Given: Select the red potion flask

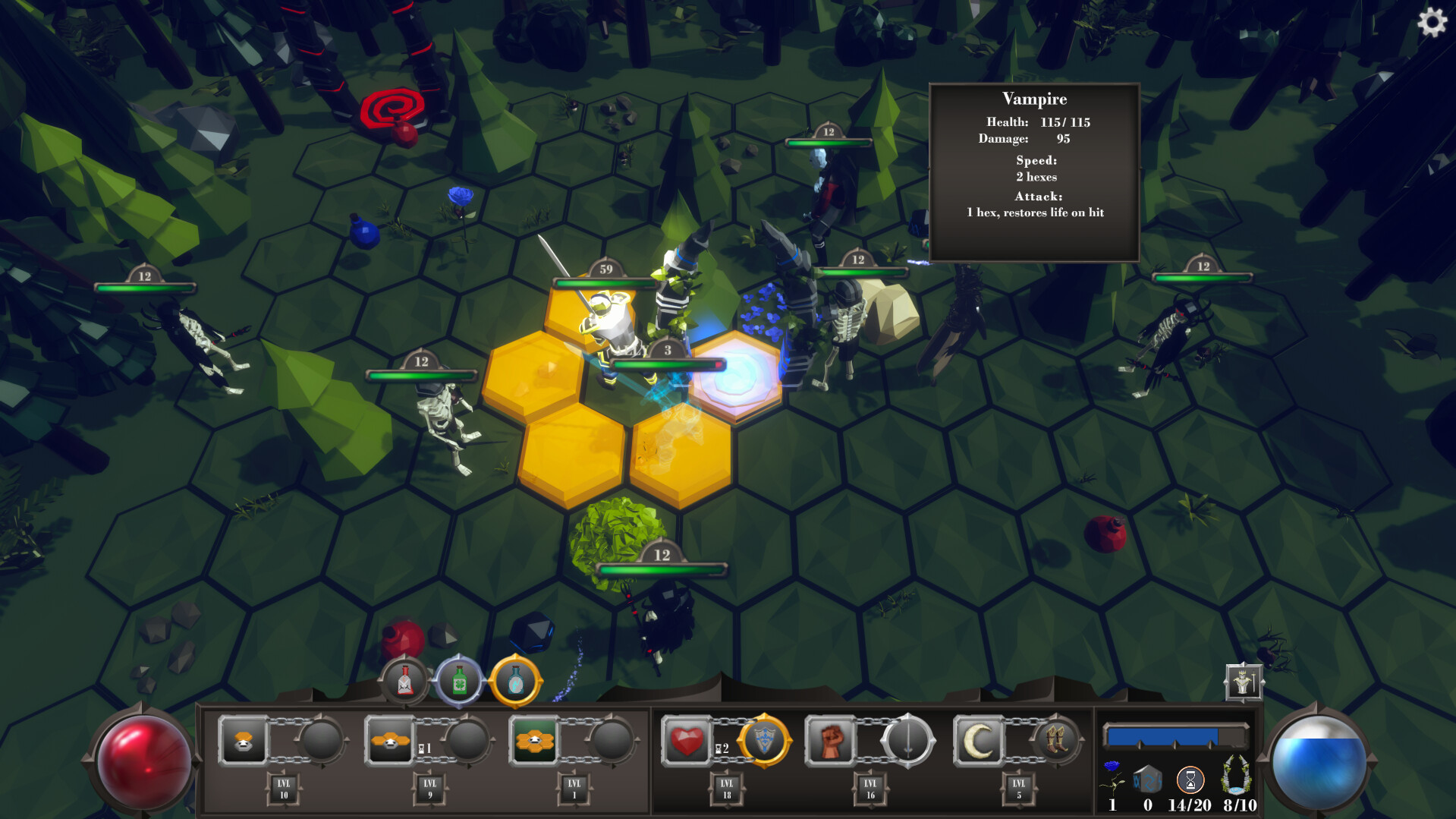Looking at the screenshot, I should pos(404,681).
